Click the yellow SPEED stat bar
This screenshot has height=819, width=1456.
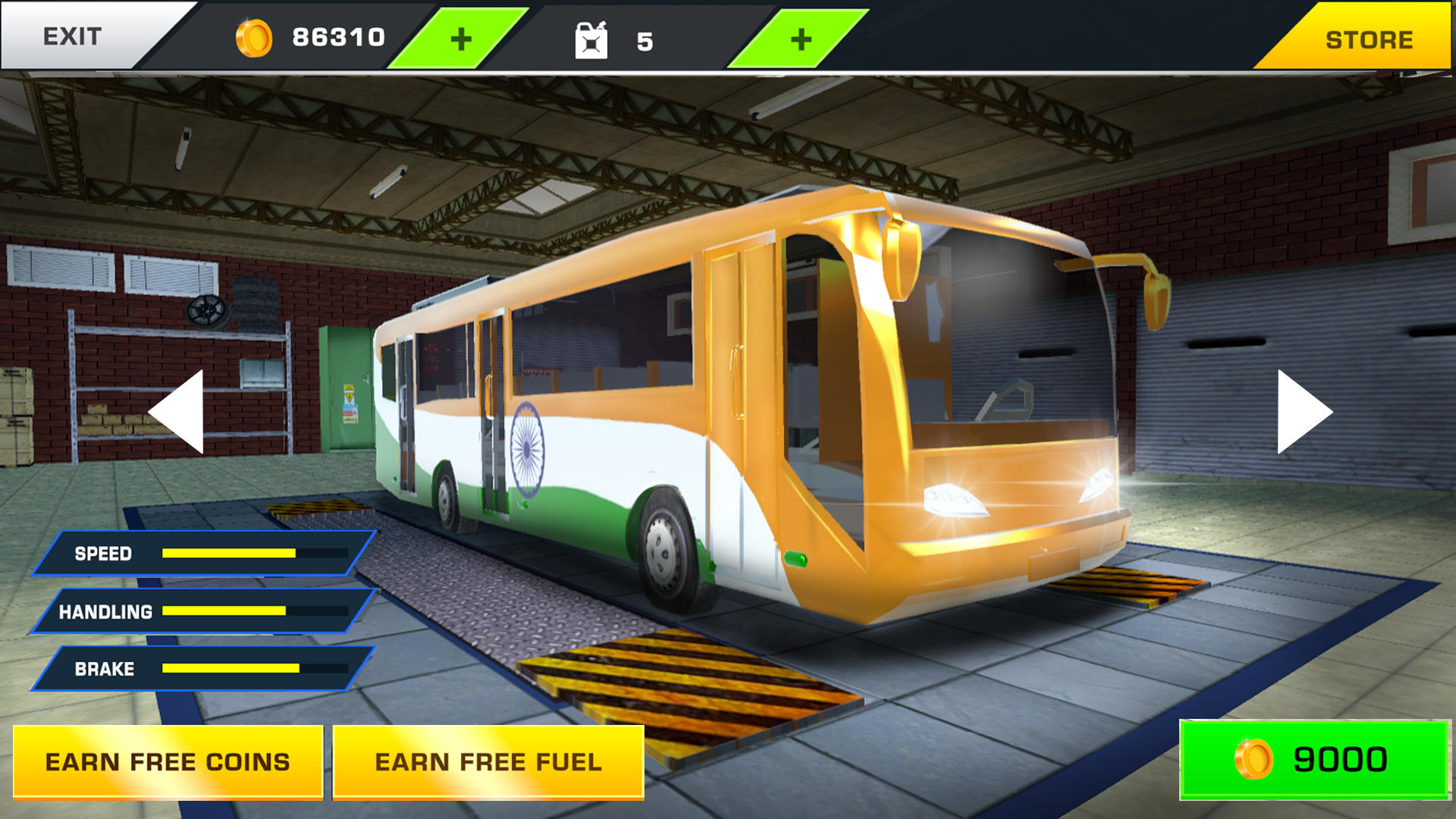coord(227,554)
